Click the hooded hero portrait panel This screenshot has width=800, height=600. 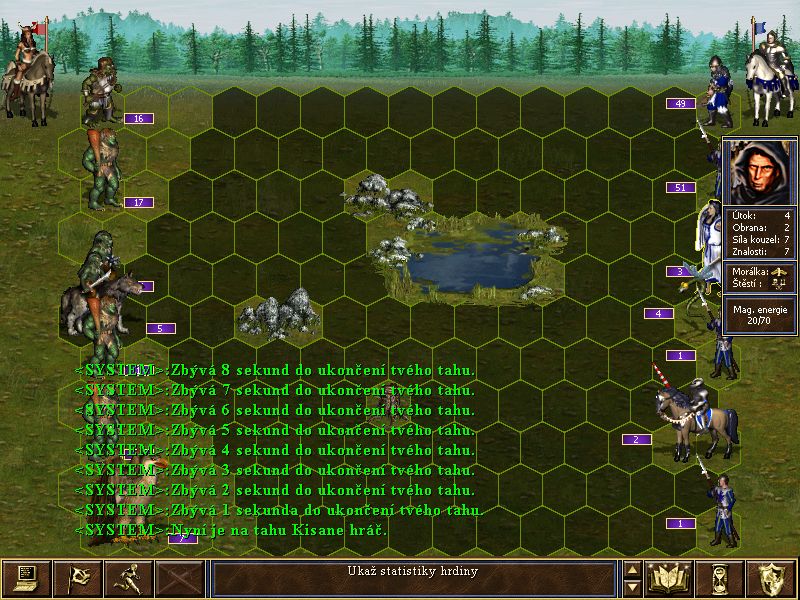point(760,172)
